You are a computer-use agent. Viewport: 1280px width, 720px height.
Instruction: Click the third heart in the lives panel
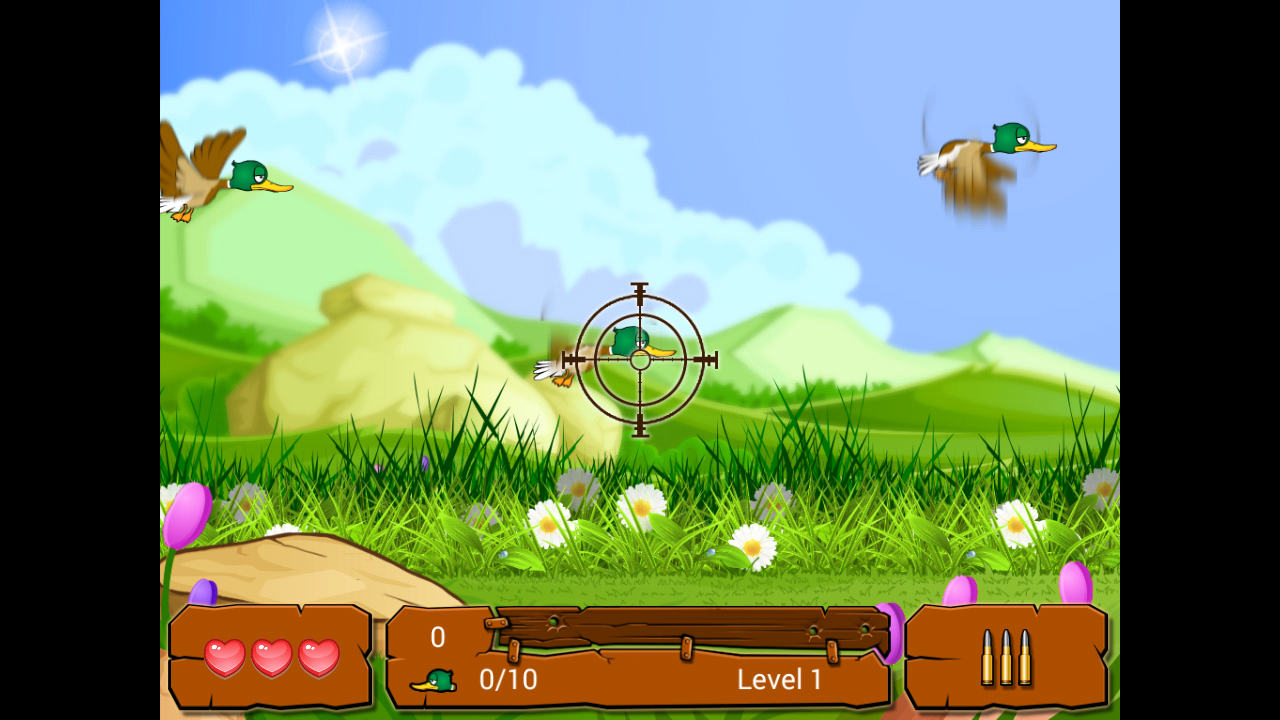(x=318, y=655)
